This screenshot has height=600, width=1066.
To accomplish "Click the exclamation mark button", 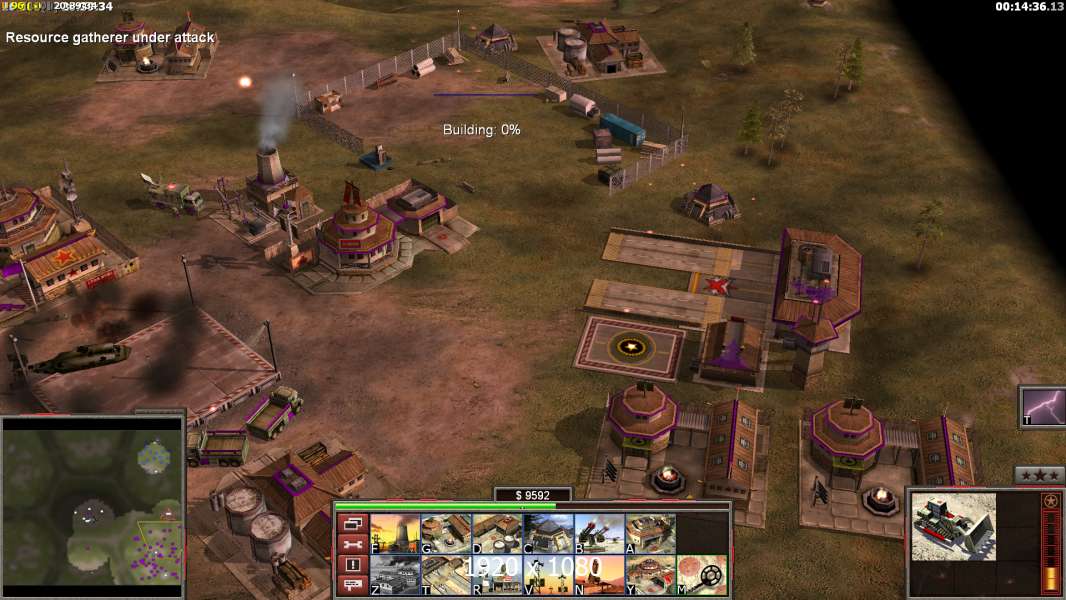I will [x=352, y=565].
